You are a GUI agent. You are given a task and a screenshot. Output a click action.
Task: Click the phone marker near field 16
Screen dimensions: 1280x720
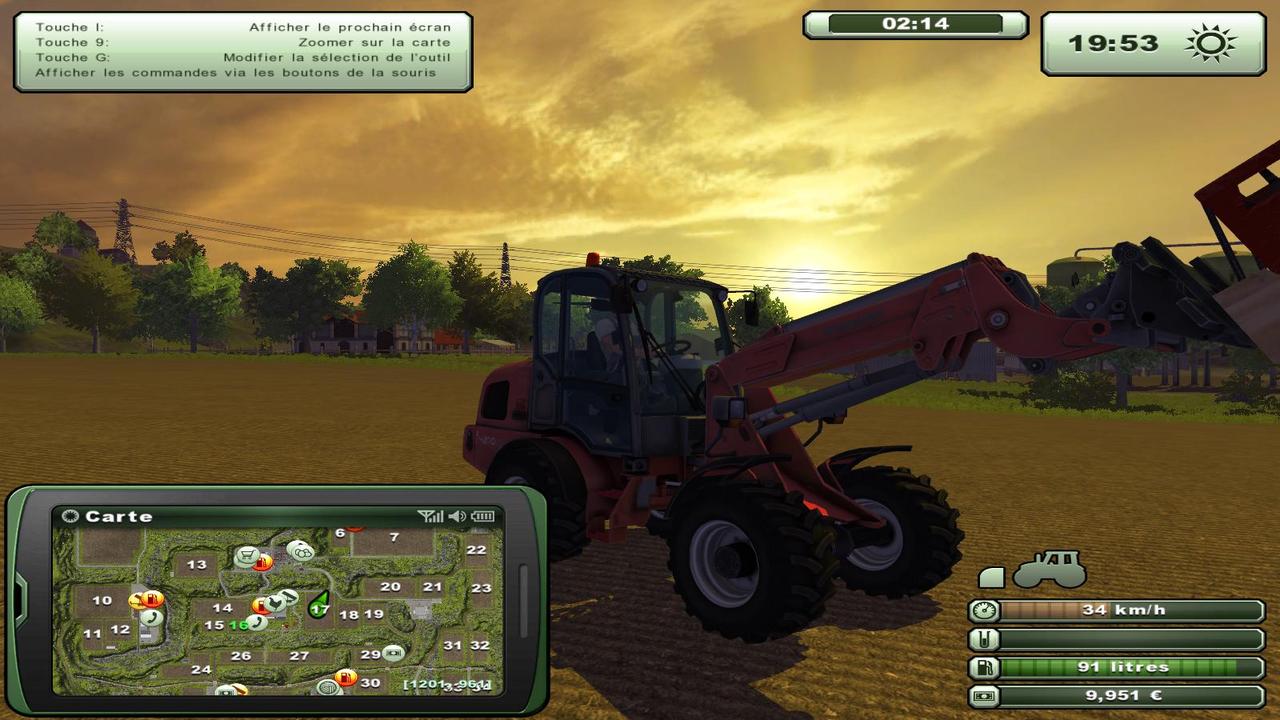coord(257,622)
